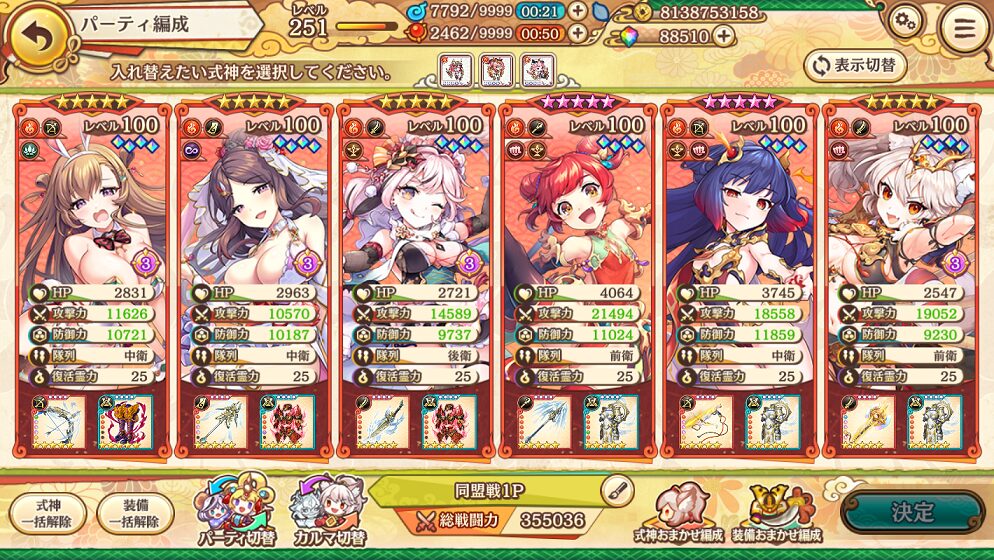
Task: Add rainbow gems with the plus button
Action: 722,36
